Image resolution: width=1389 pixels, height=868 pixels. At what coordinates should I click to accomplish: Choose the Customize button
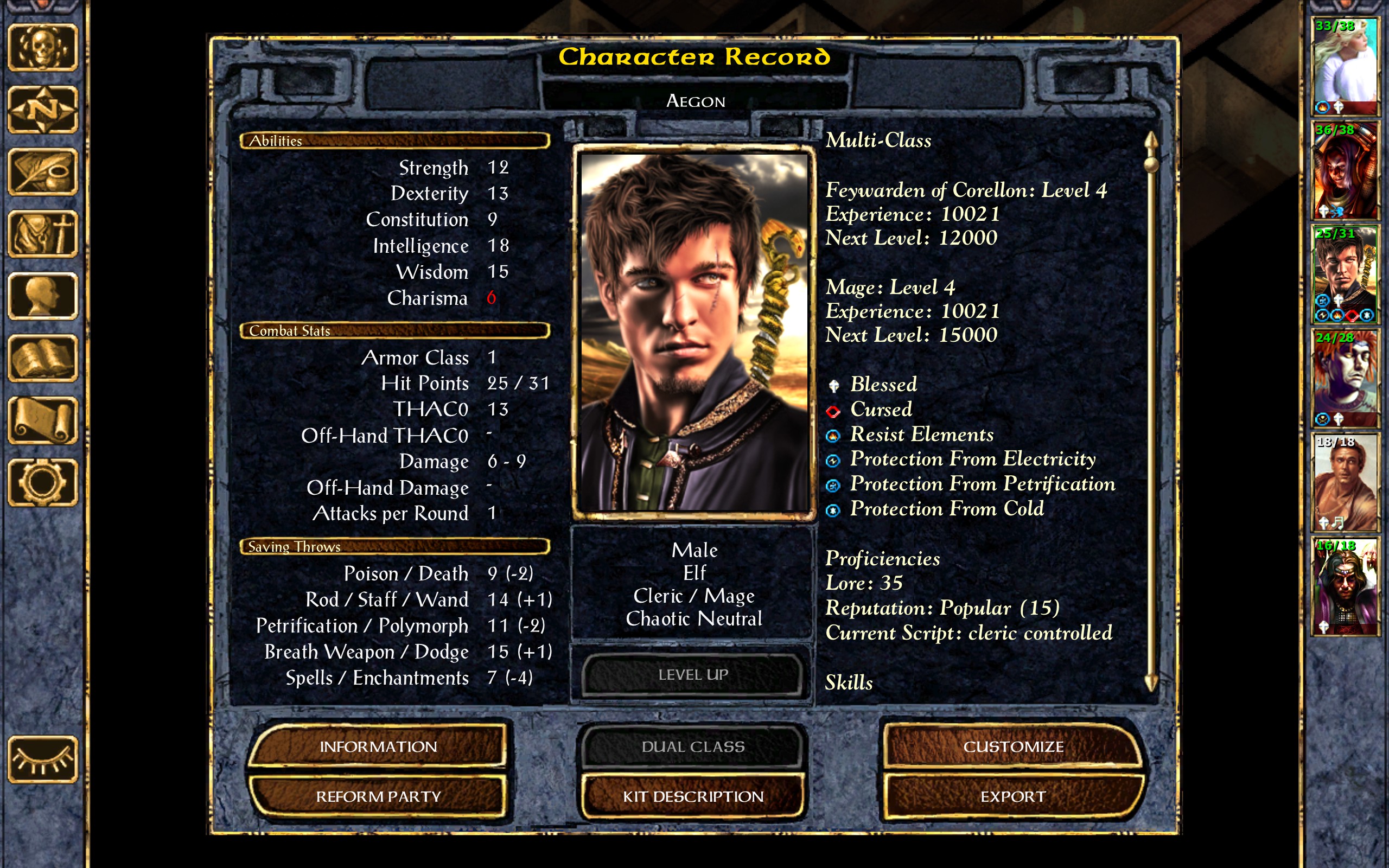pos(1013,746)
